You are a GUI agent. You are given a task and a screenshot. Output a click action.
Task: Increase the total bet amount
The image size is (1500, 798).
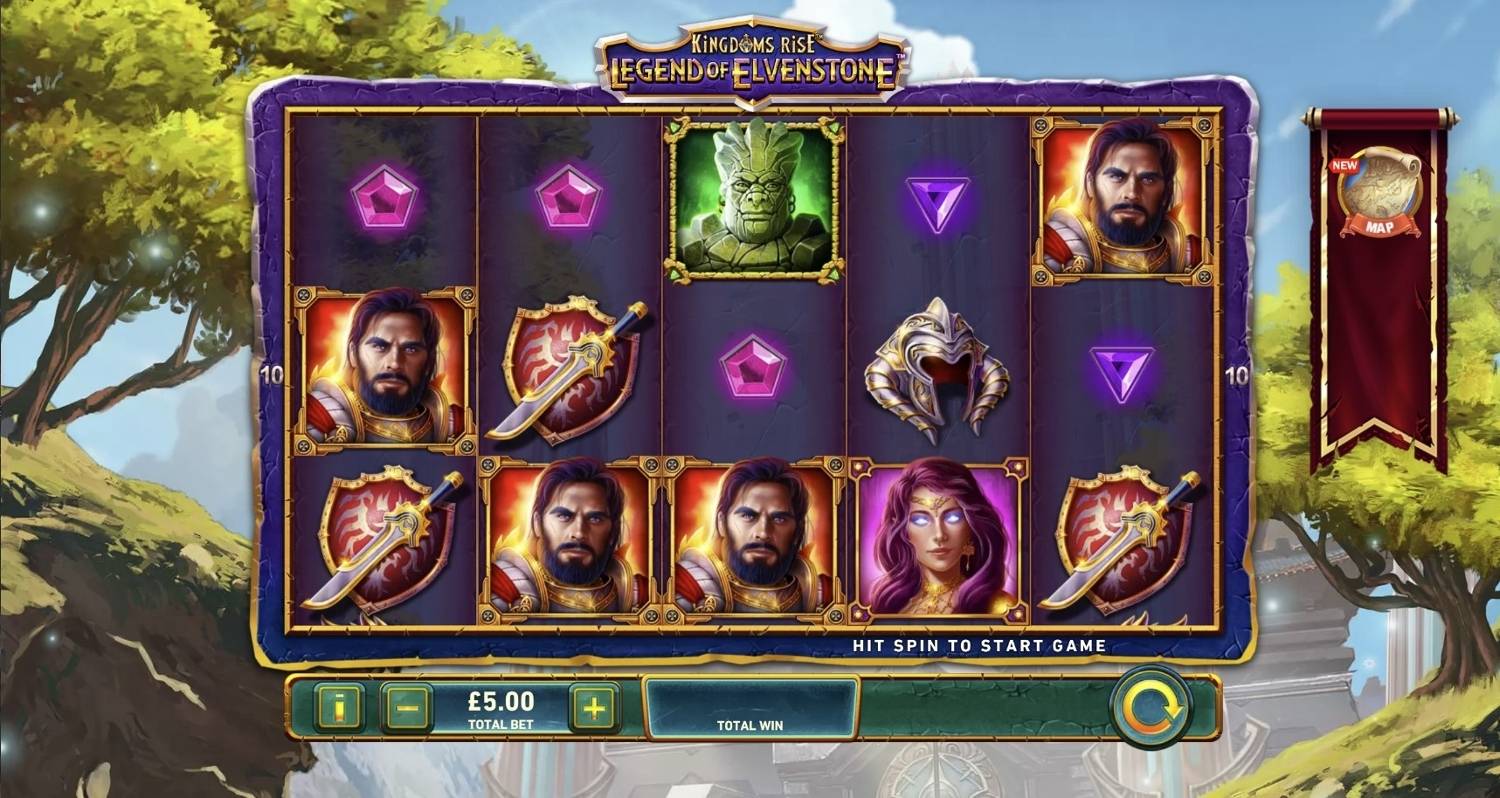click(592, 703)
